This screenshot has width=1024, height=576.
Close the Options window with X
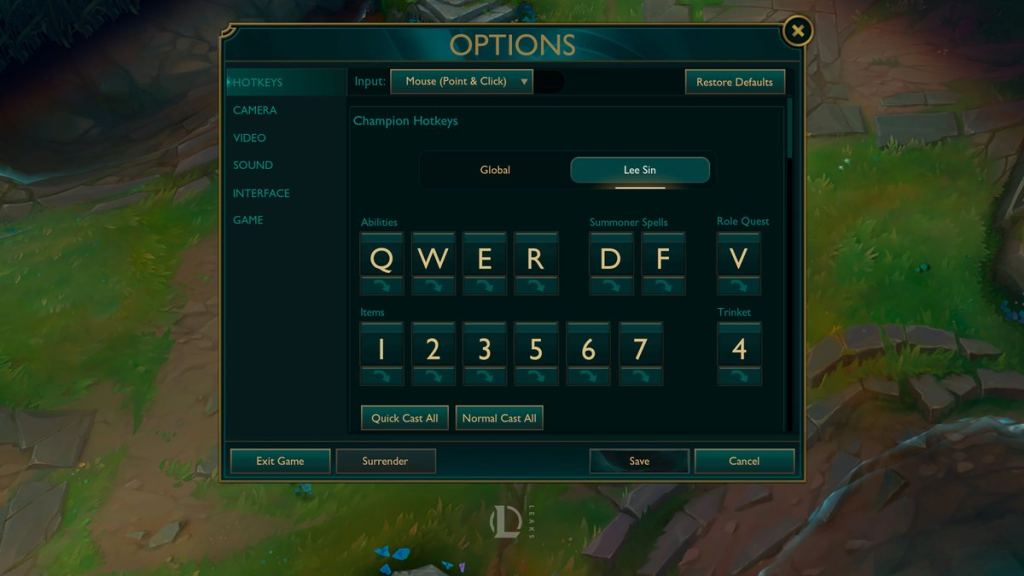click(797, 31)
